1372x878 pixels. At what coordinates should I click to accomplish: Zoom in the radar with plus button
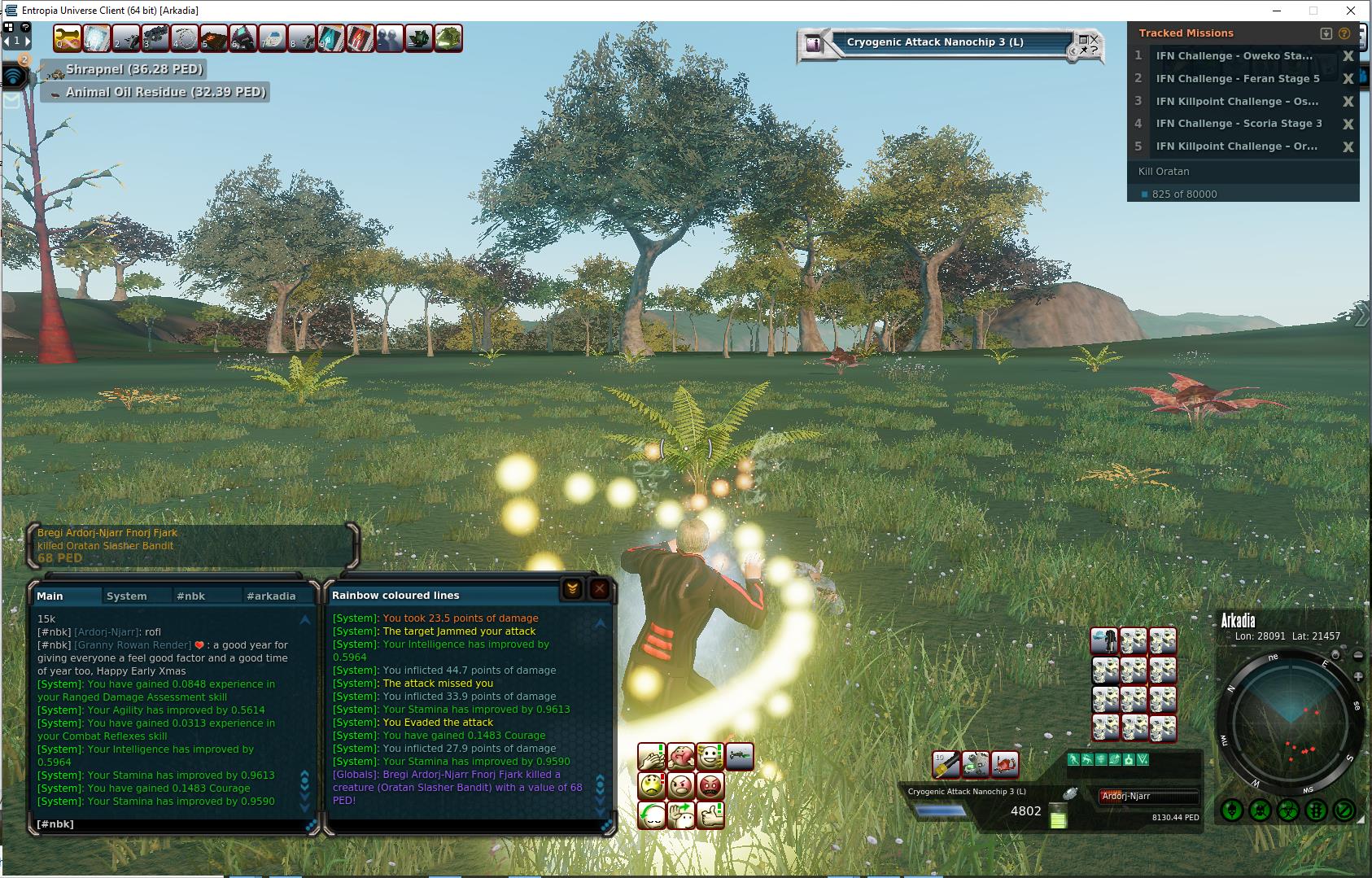point(1358,676)
